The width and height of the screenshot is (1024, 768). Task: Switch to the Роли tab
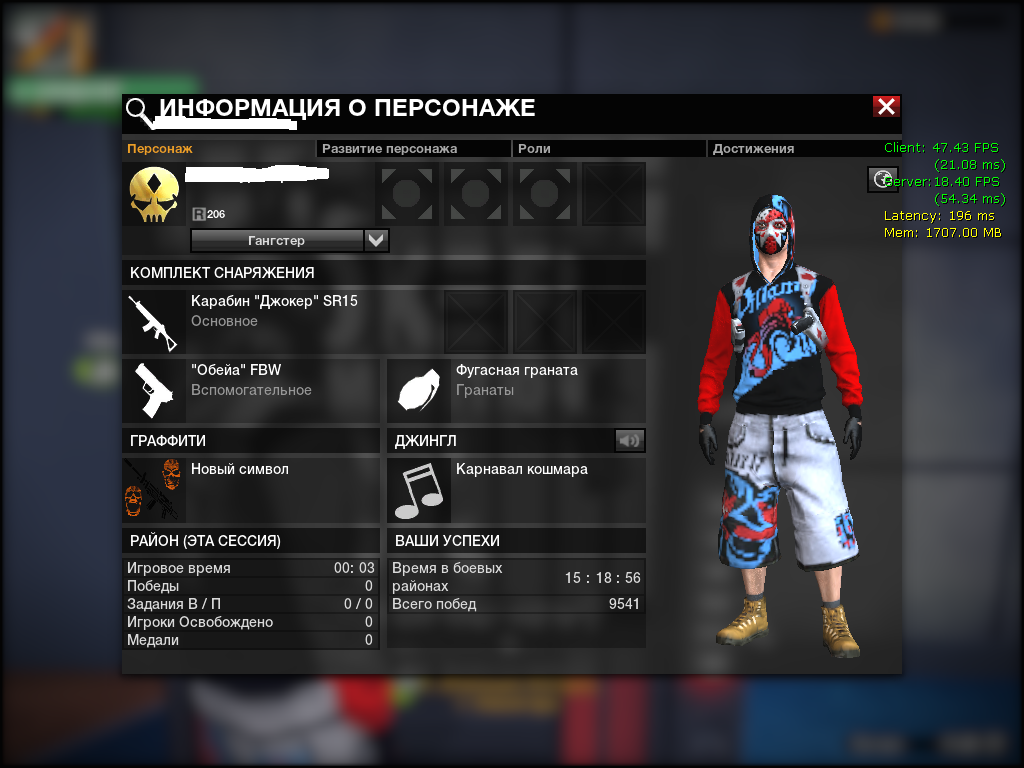click(x=534, y=148)
